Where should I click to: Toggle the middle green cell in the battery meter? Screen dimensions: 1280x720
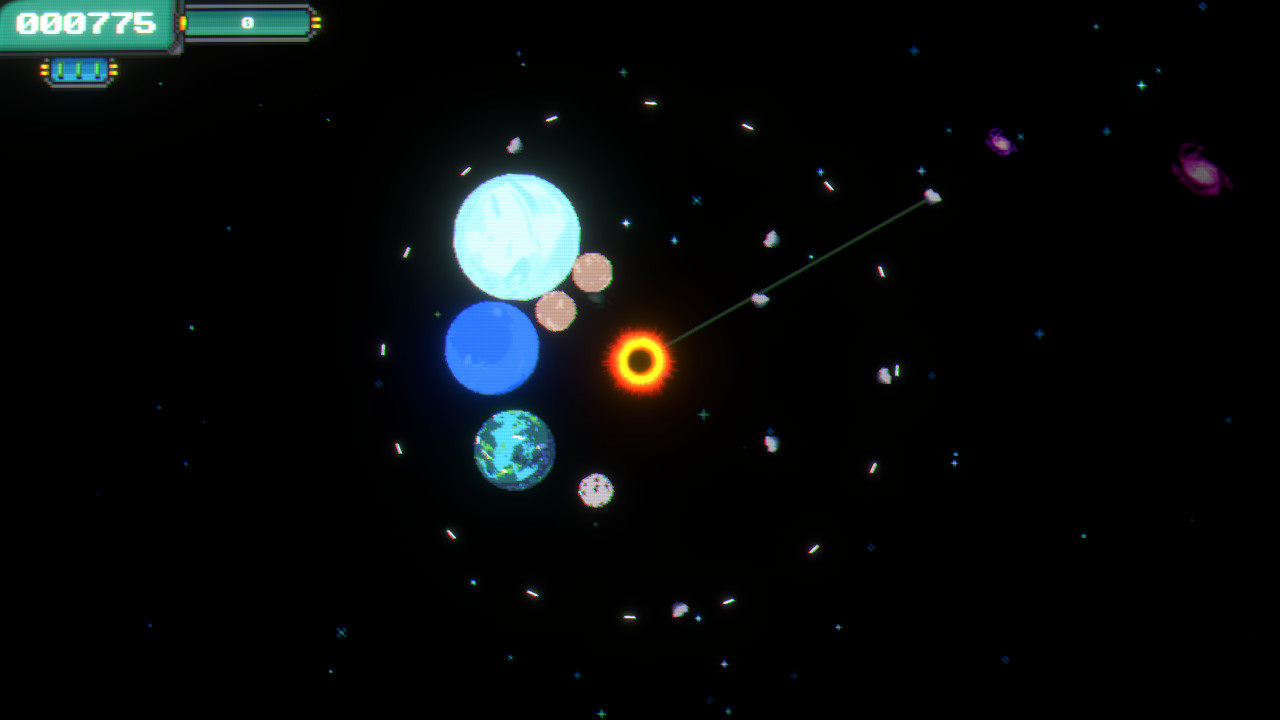tap(78, 67)
